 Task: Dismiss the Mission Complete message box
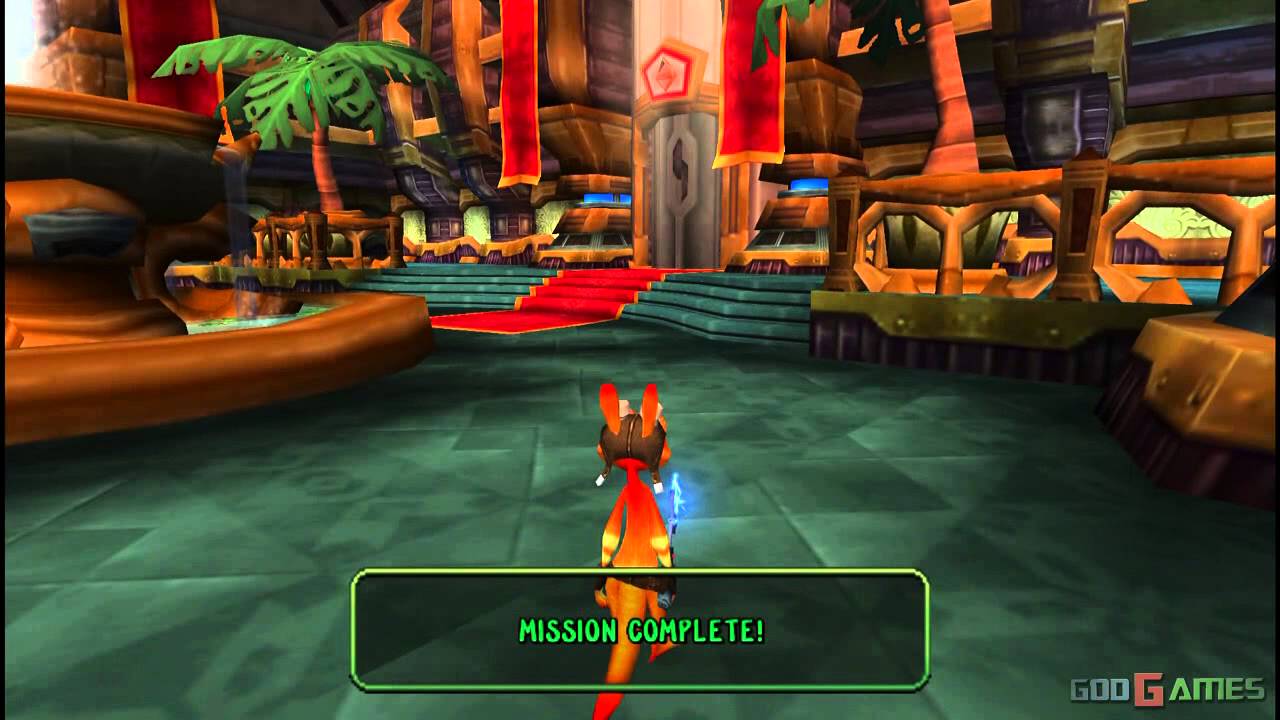[640, 630]
